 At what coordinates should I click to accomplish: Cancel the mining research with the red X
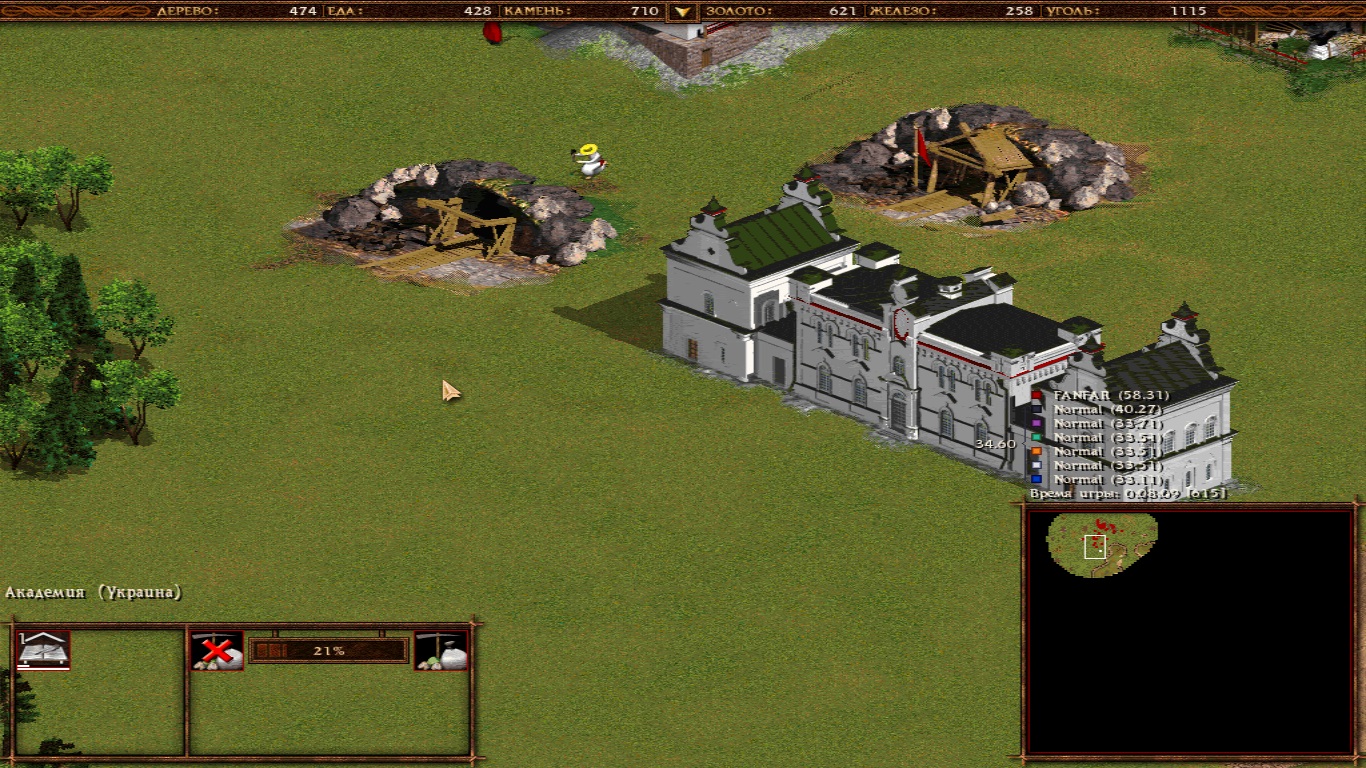(x=217, y=651)
